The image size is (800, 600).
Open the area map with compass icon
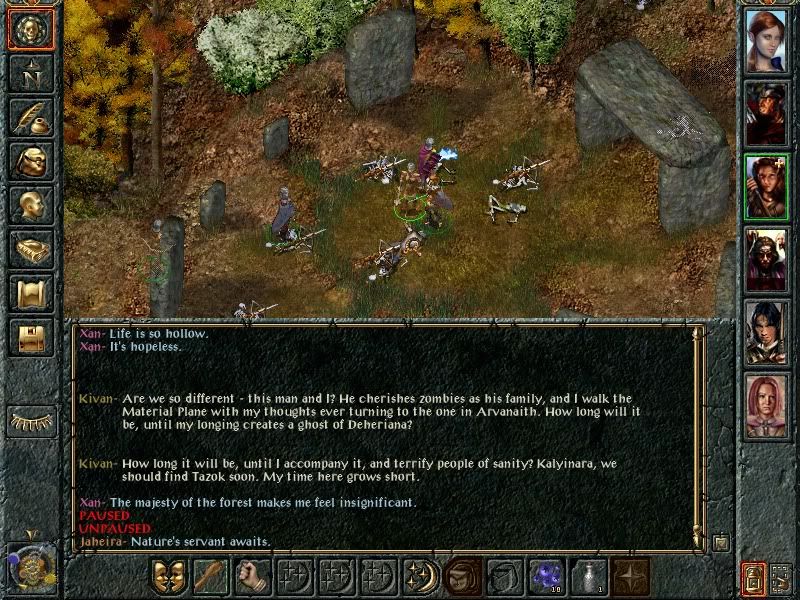point(30,73)
